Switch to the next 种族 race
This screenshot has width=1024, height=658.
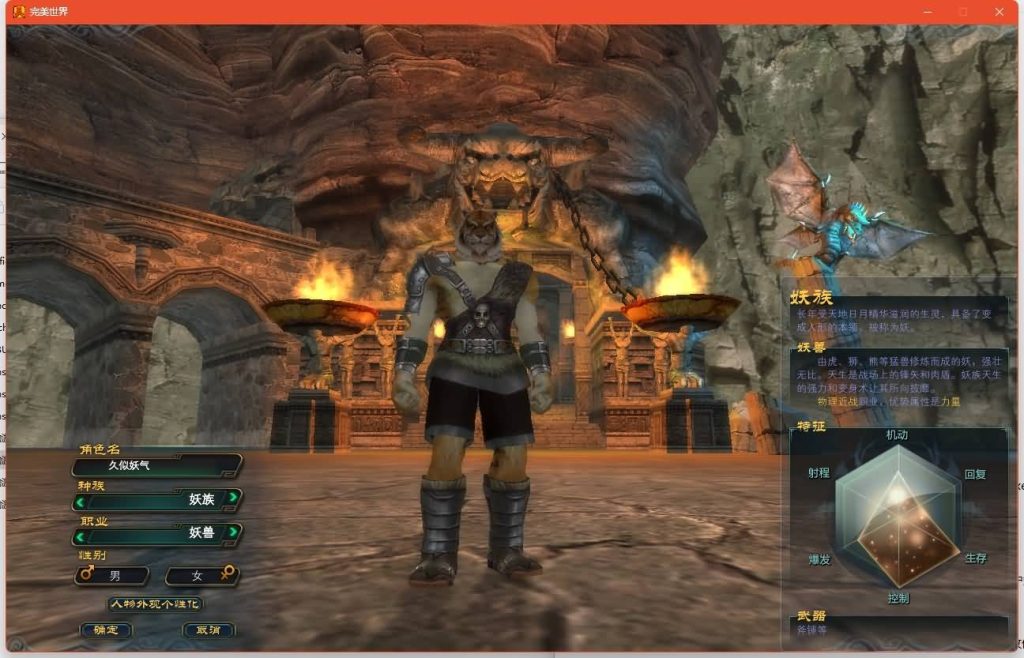tap(233, 498)
